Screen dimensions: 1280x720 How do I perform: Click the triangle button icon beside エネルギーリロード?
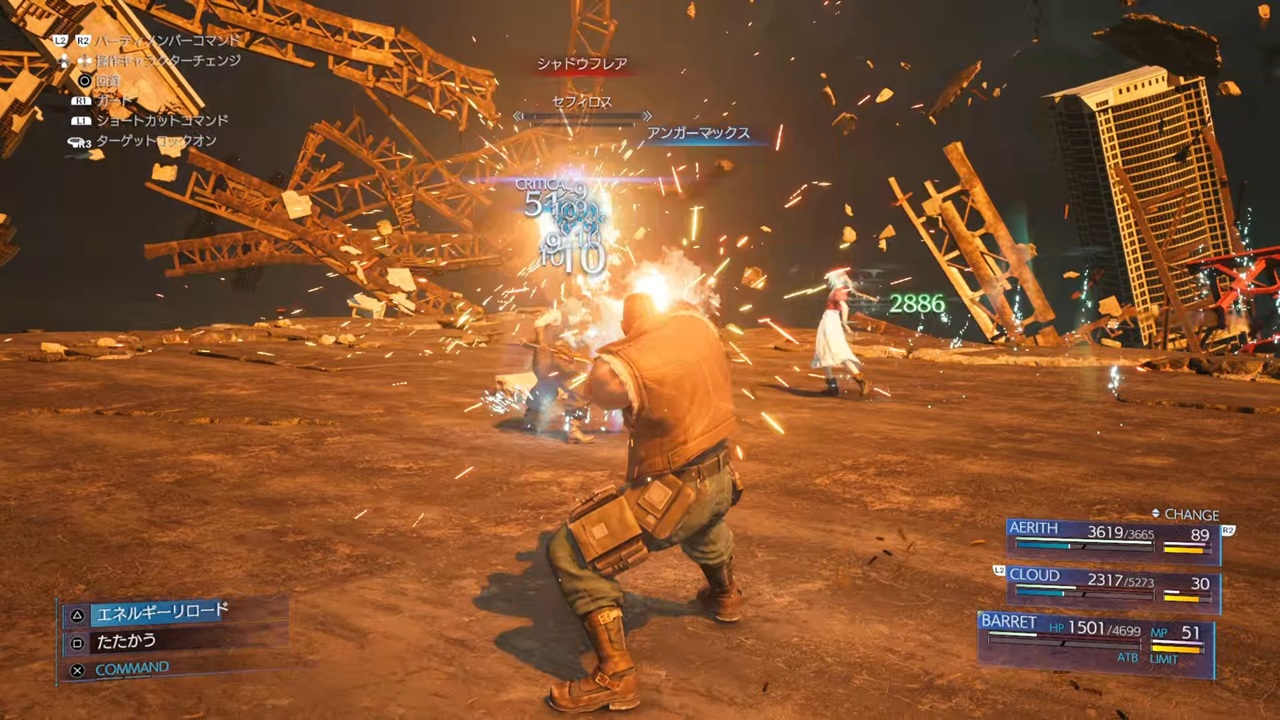tap(77, 614)
